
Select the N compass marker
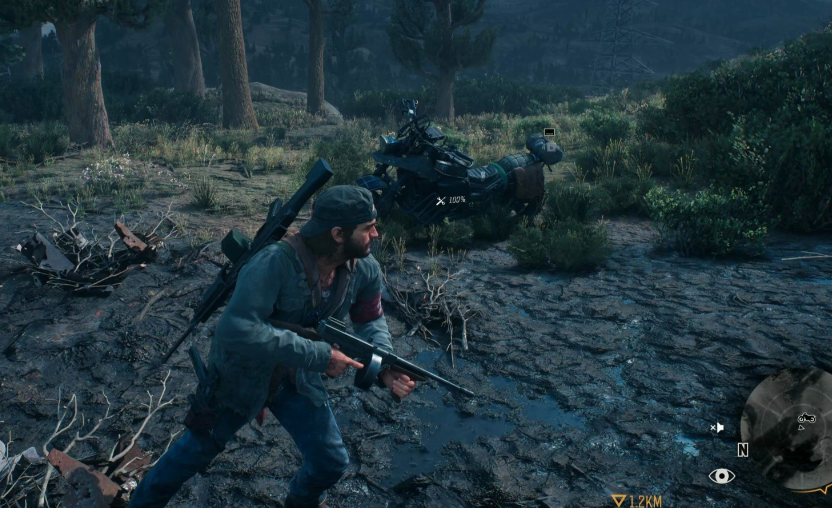coord(743,450)
